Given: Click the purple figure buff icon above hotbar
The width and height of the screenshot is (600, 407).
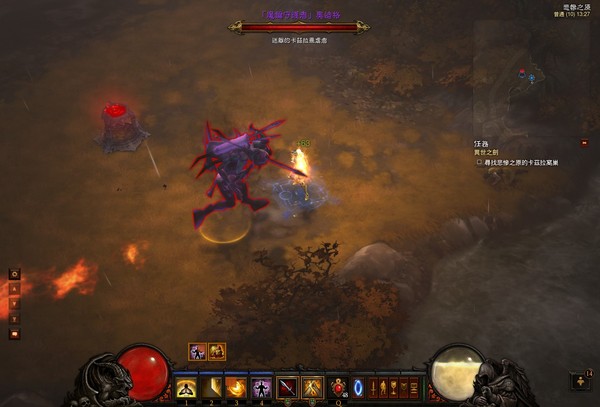Looking at the screenshot, I should [x=199, y=351].
